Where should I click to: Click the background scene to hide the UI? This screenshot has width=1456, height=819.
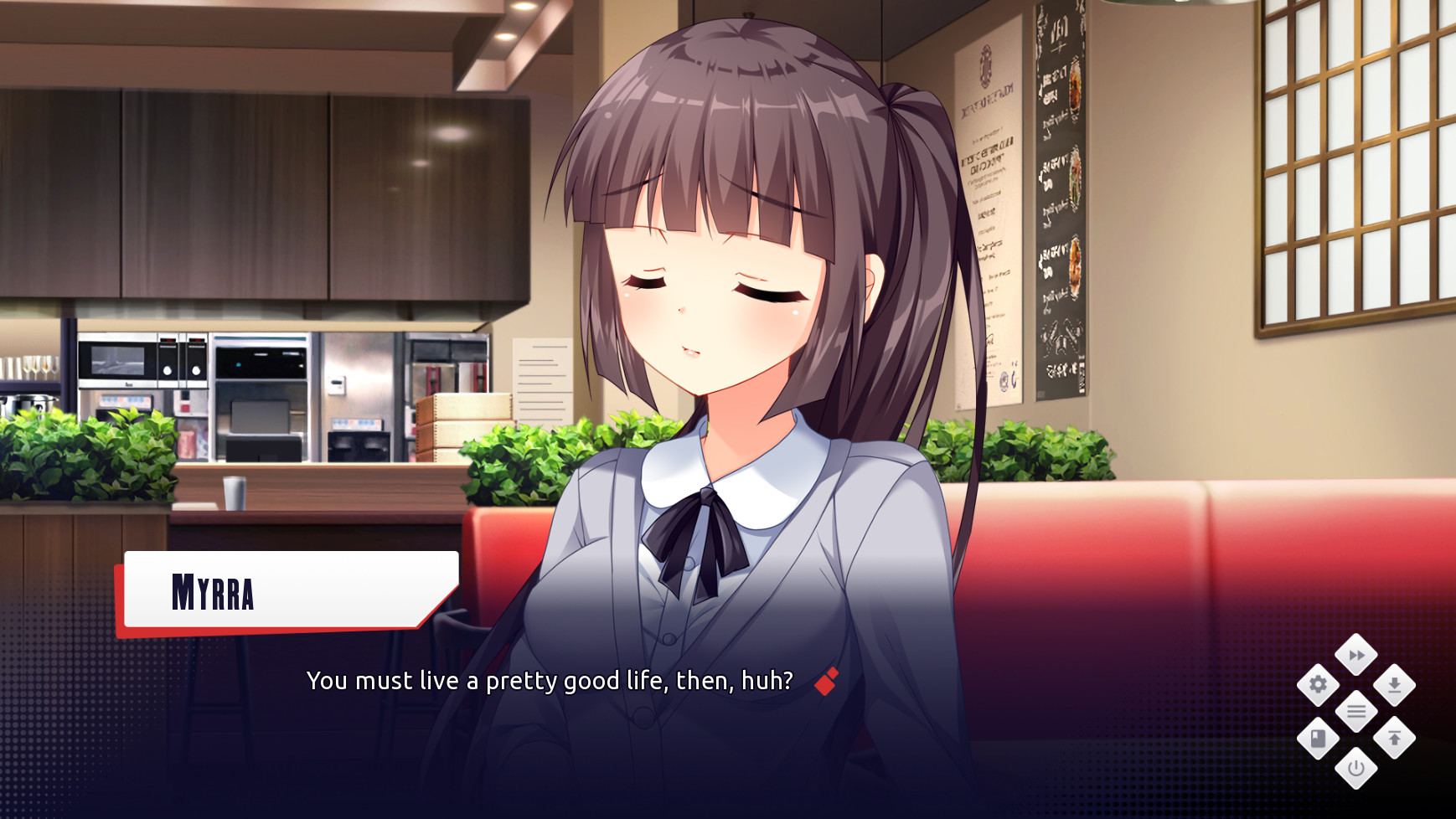[251, 209]
